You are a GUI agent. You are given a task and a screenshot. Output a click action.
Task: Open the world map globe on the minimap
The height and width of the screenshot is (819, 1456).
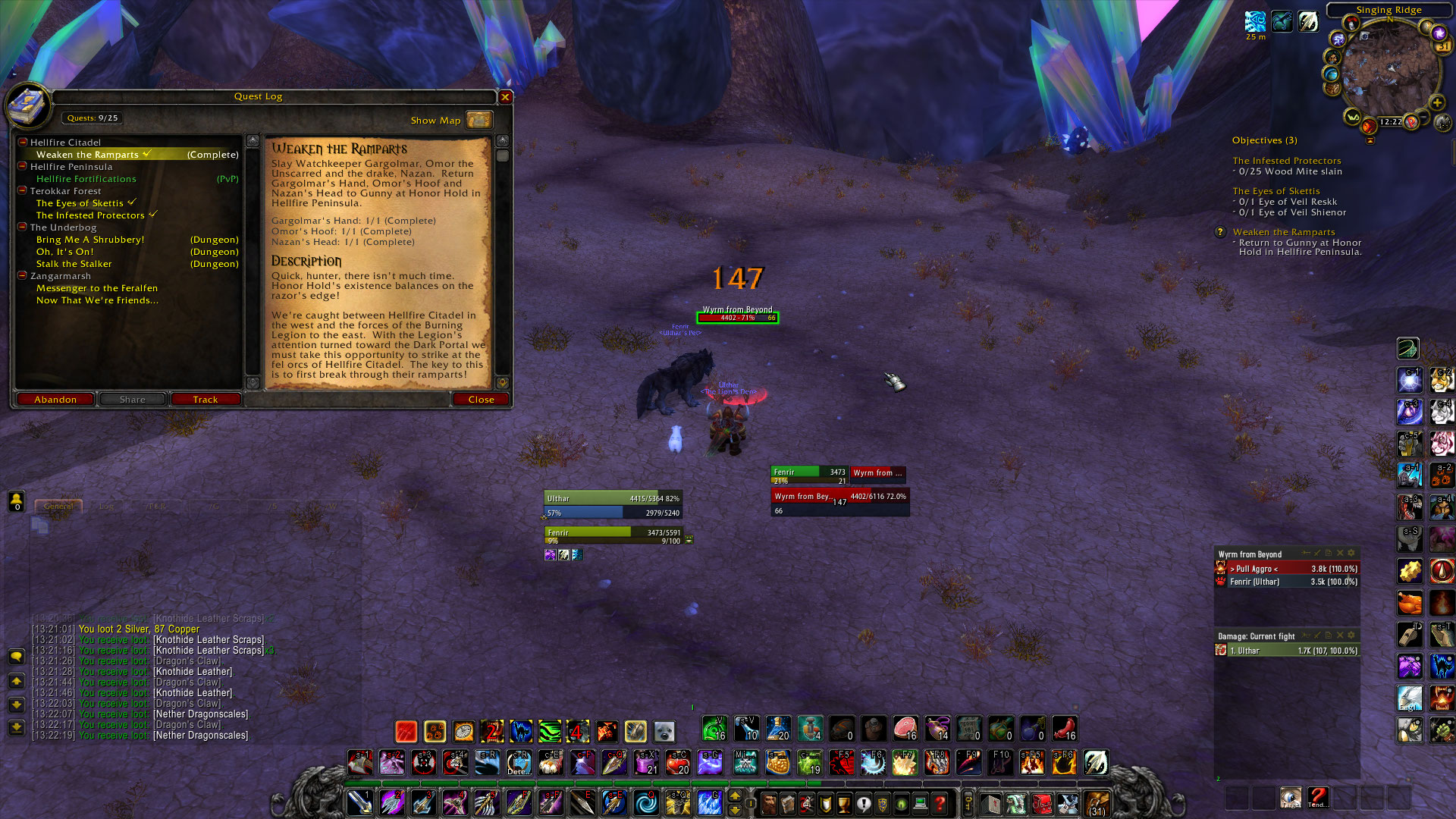(1332, 73)
